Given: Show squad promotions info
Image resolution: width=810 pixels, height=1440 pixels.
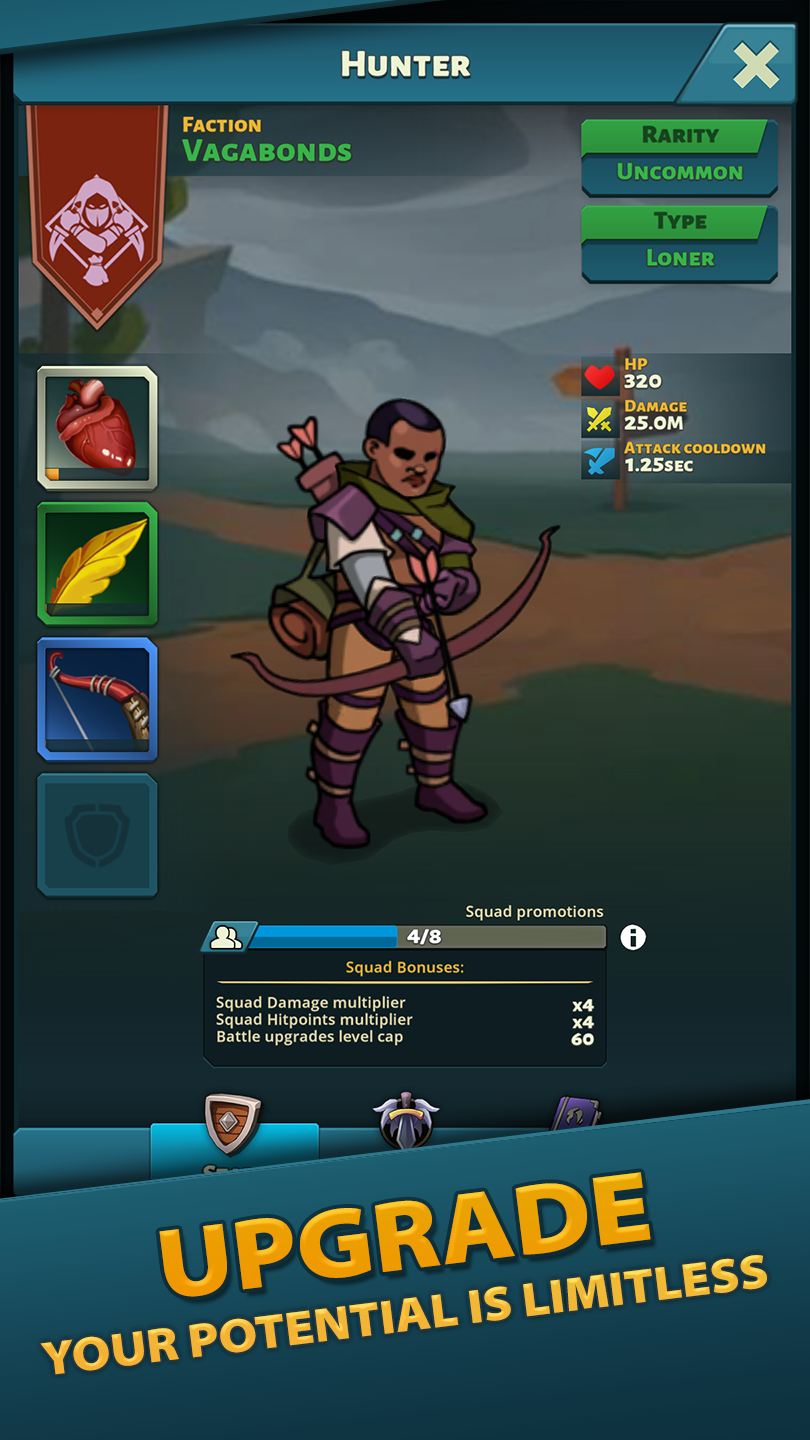Looking at the screenshot, I should point(633,937).
